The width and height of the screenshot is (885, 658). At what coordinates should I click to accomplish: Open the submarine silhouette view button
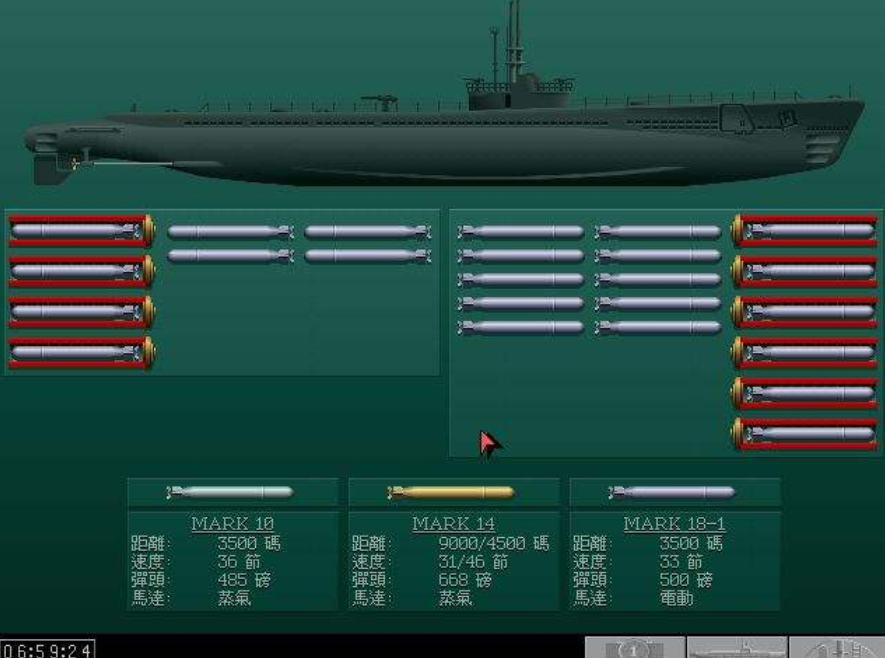[x=737, y=648]
